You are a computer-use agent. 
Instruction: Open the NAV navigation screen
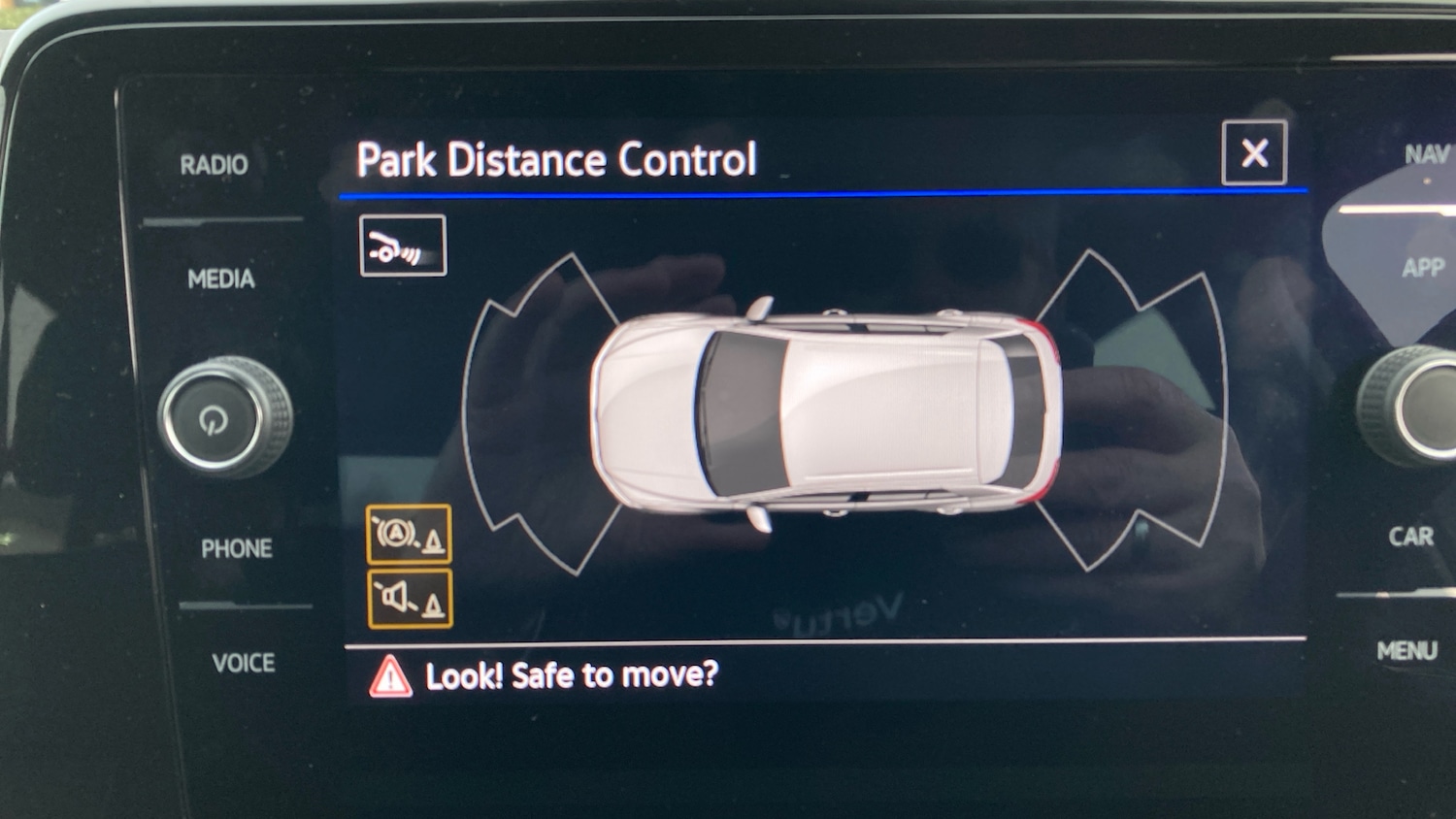coord(1425,154)
